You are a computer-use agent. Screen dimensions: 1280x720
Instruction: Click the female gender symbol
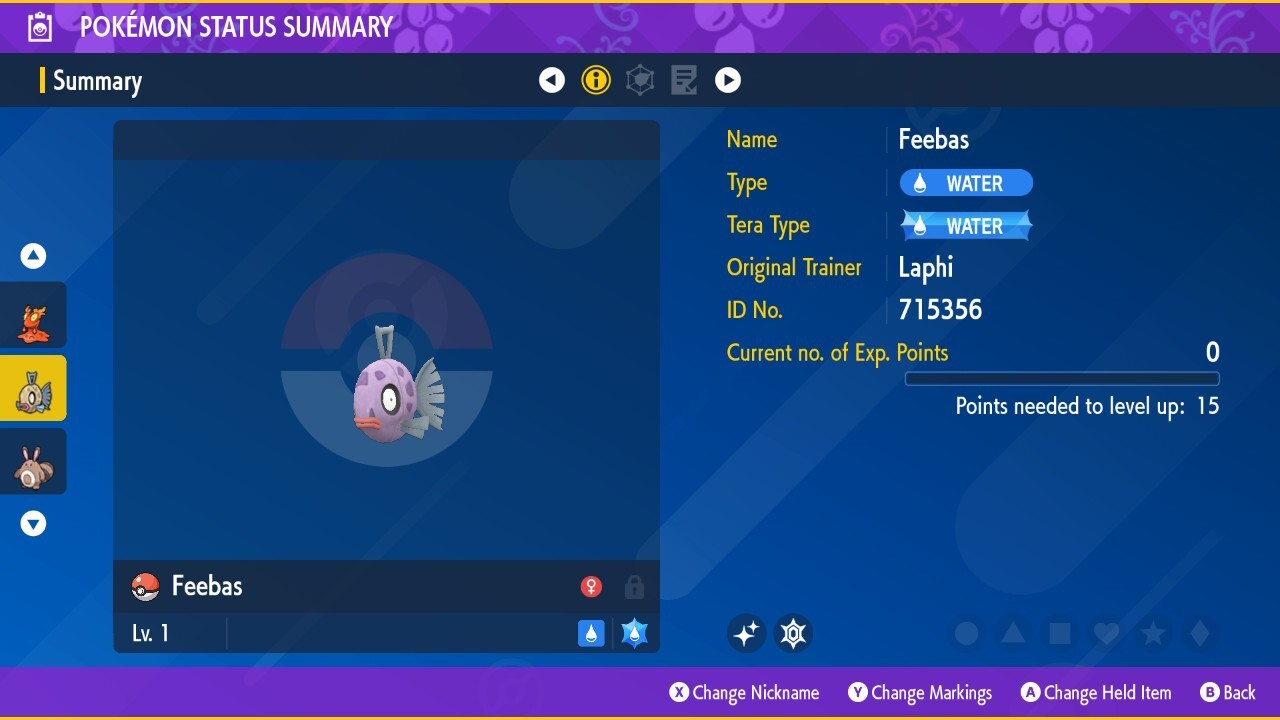(x=591, y=586)
